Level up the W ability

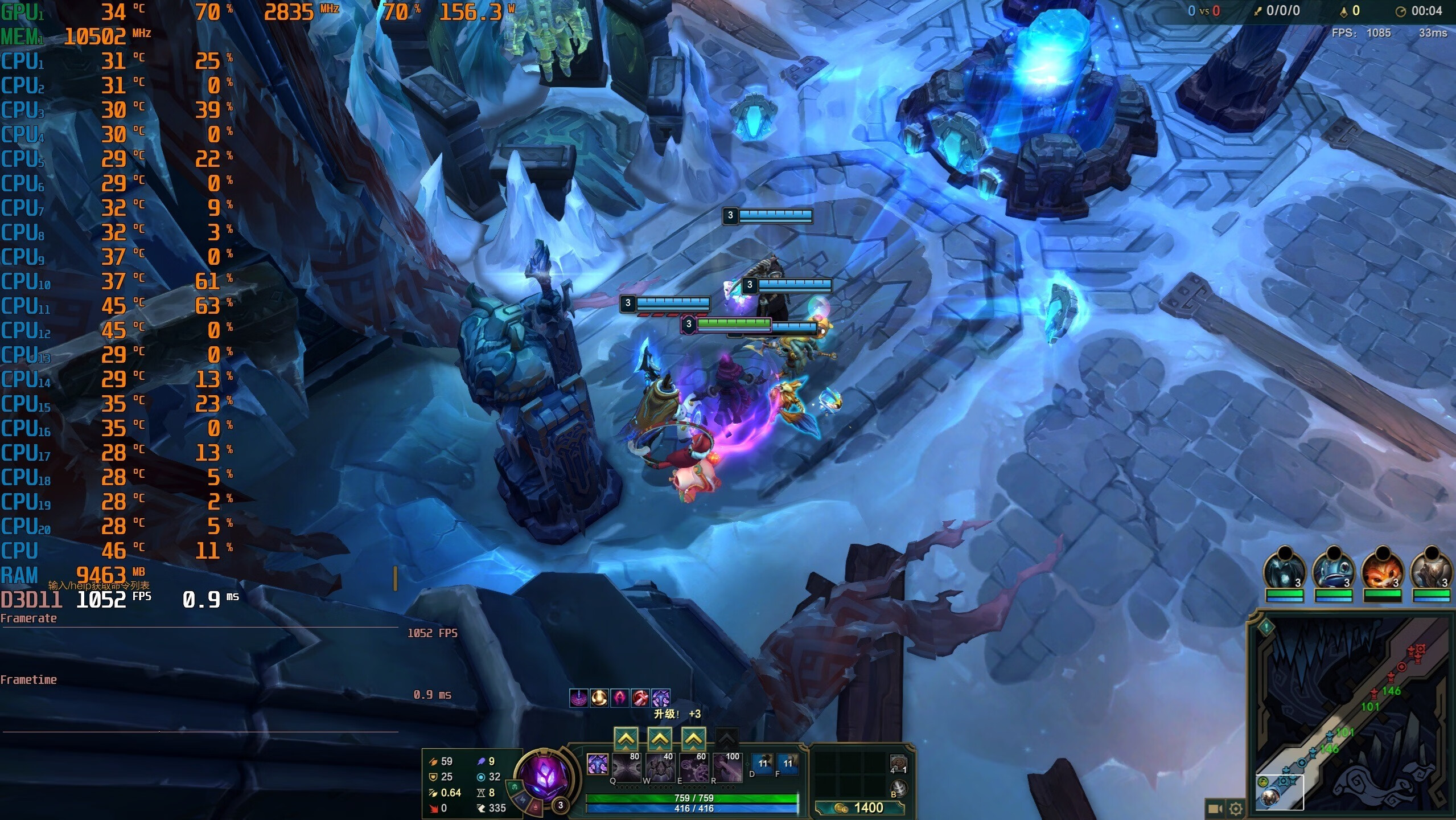pos(659,739)
